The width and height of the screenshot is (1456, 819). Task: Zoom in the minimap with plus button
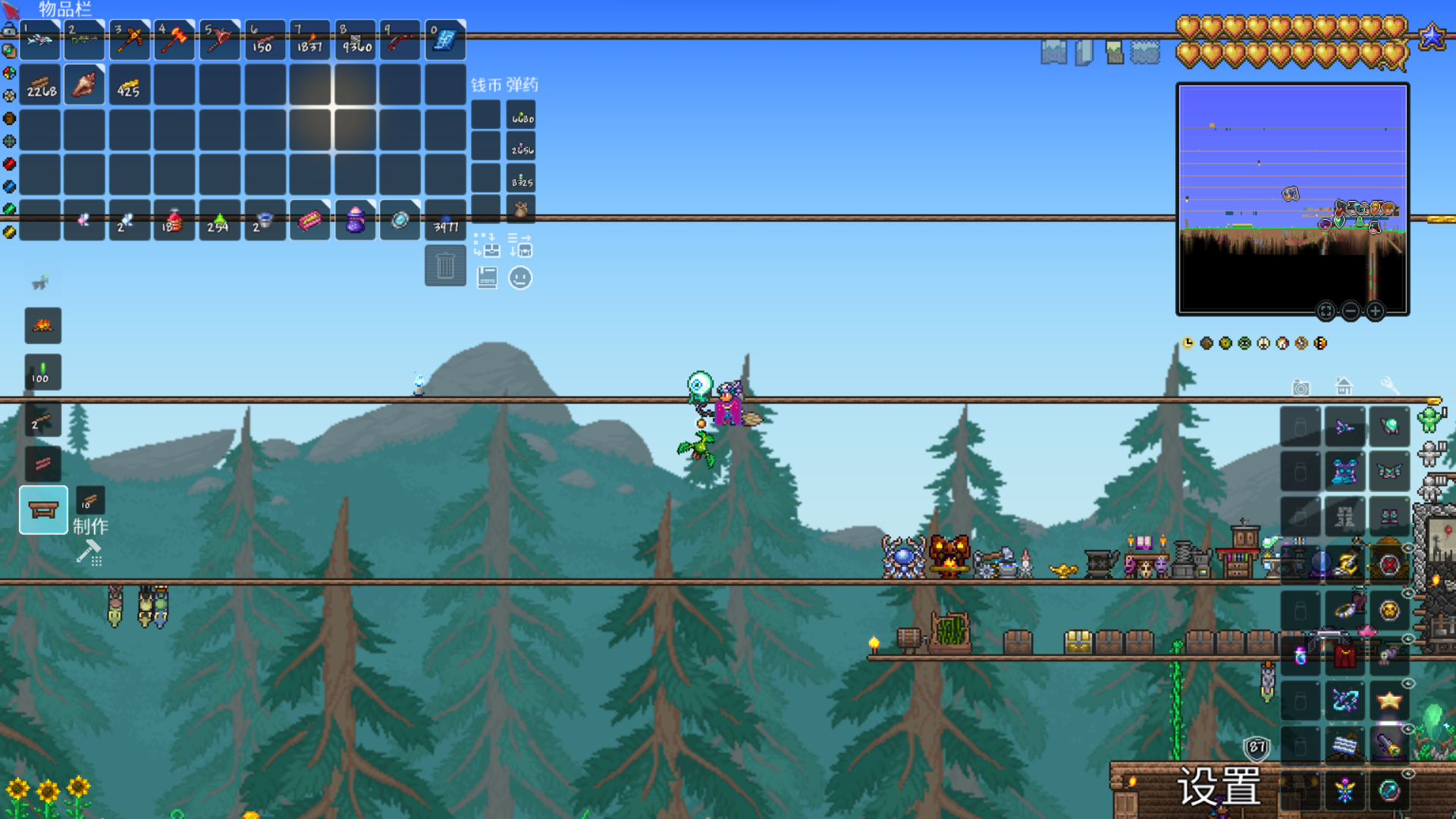(x=1375, y=311)
